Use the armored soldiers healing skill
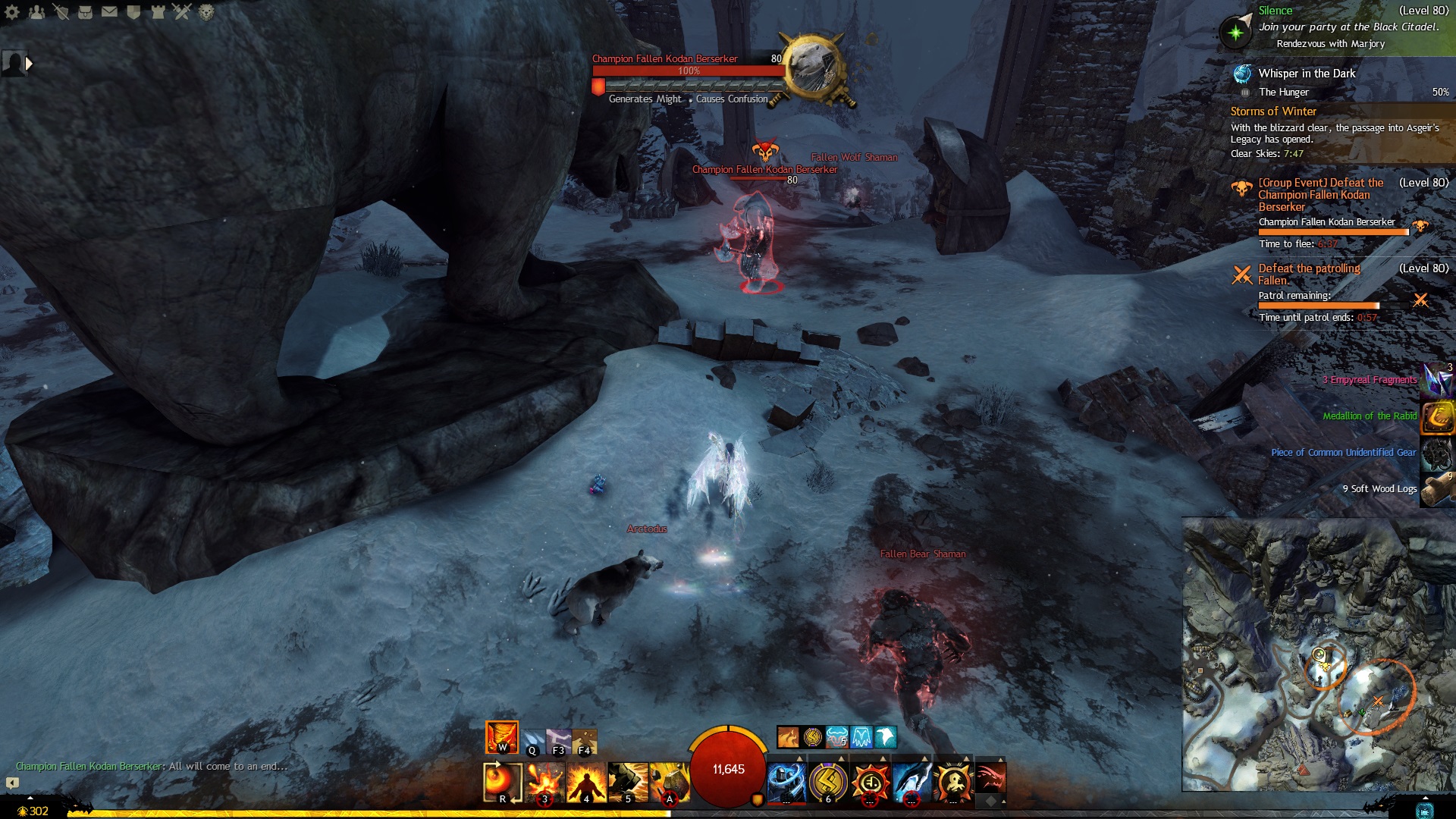Viewport: 1456px width, 819px height. click(786, 781)
